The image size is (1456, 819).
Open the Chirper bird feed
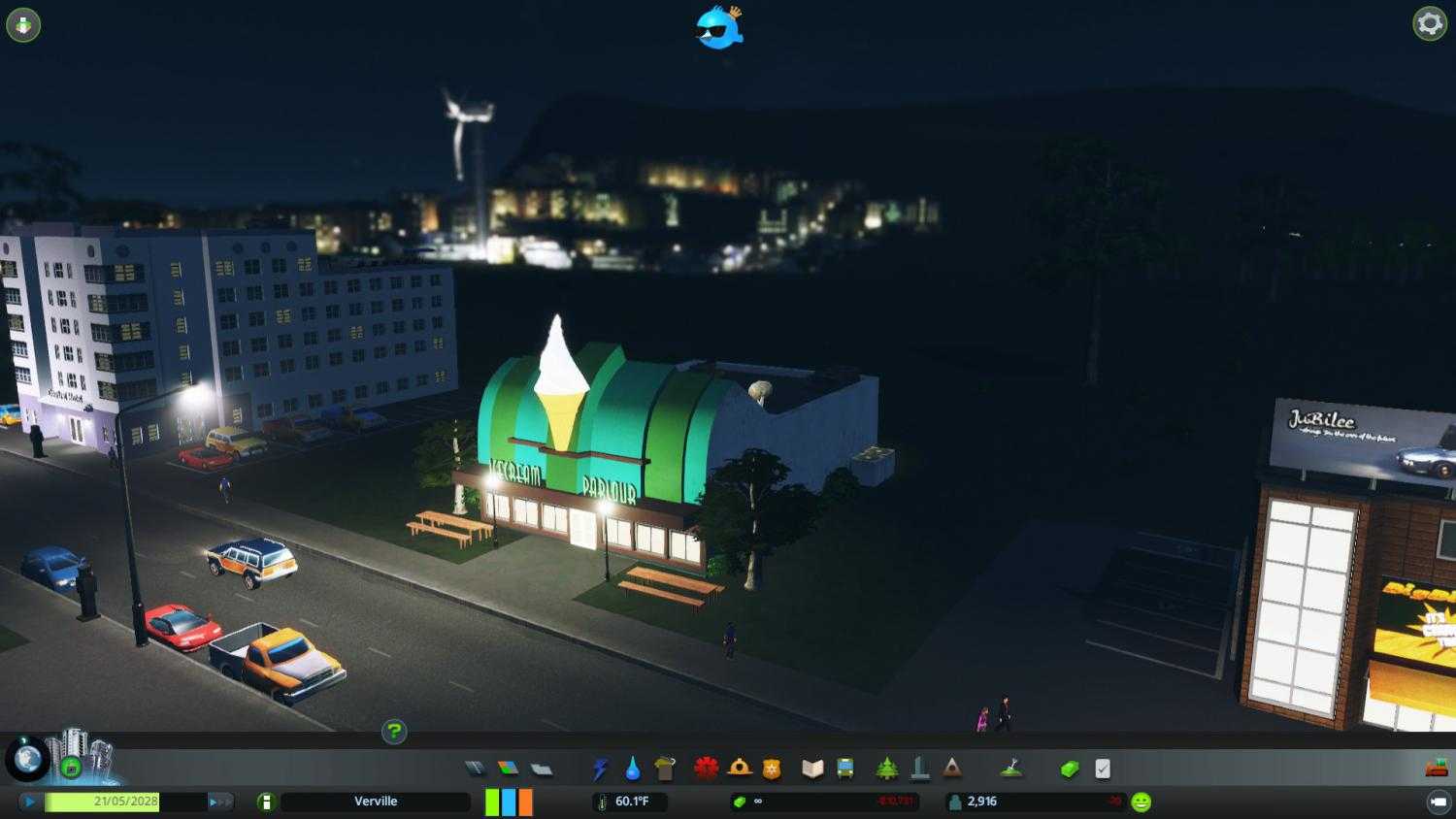point(718,29)
